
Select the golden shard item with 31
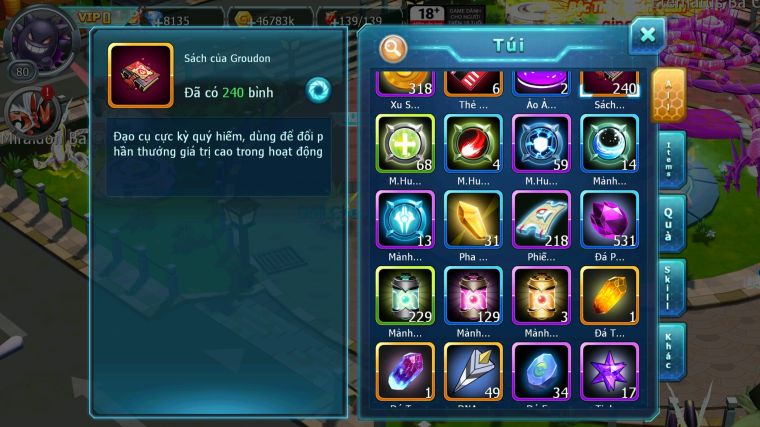473,219
